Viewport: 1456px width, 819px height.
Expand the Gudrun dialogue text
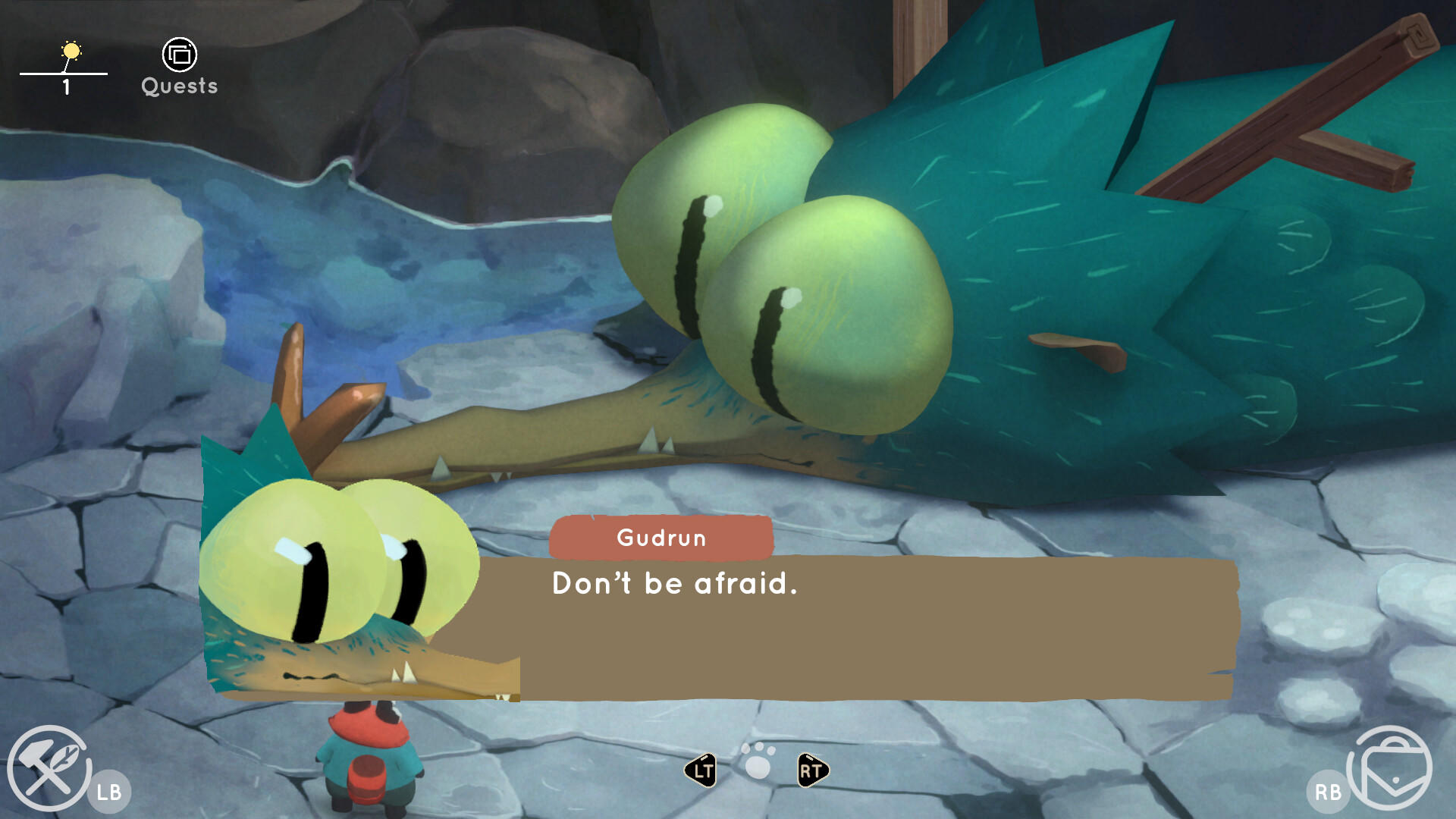click(675, 584)
